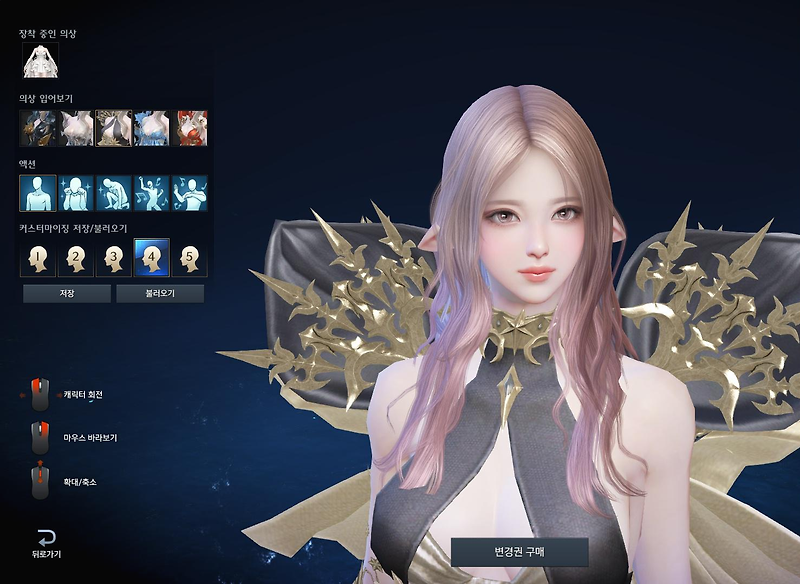Choose the standing idle pose action

38,193
